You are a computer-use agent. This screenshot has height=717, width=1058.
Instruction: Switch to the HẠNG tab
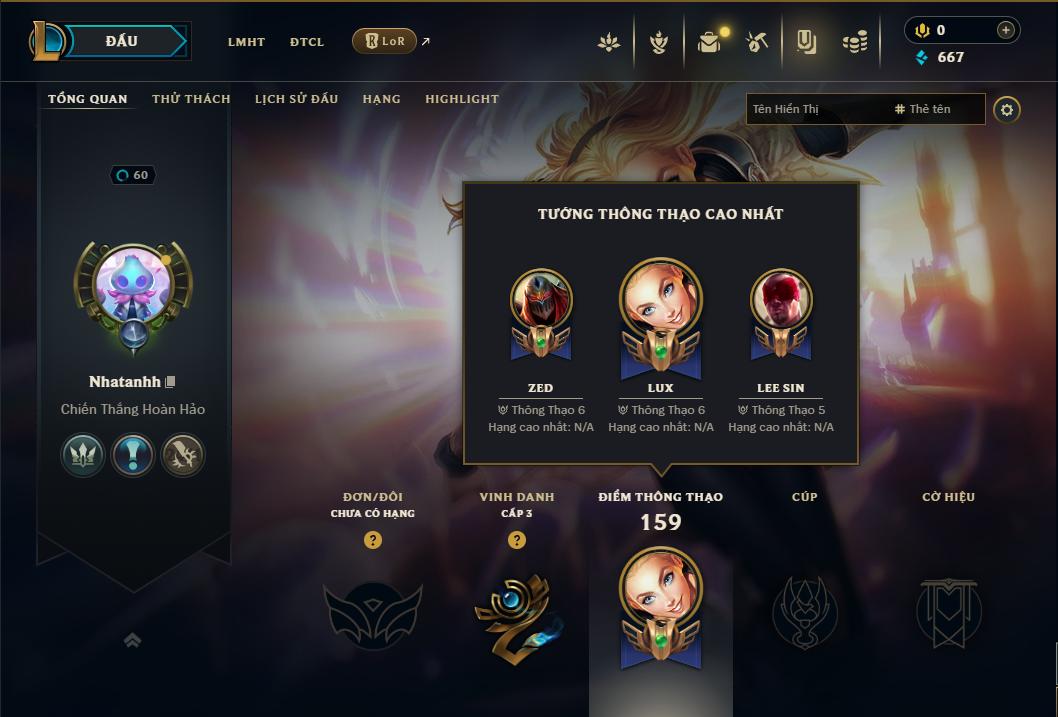point(381,99)
